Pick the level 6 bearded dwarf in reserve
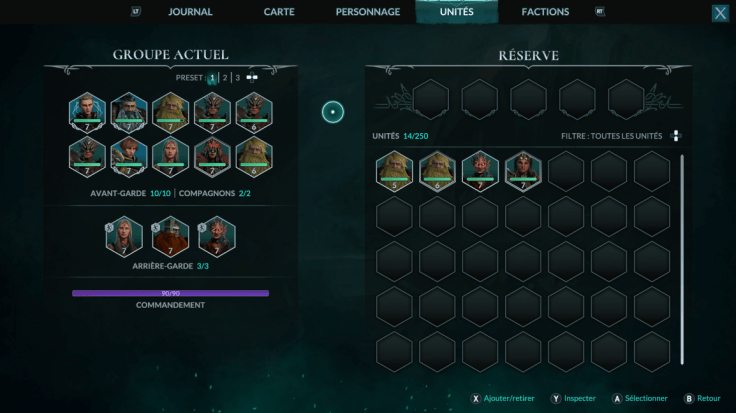736x413 pixels. [x=437, y=169]
